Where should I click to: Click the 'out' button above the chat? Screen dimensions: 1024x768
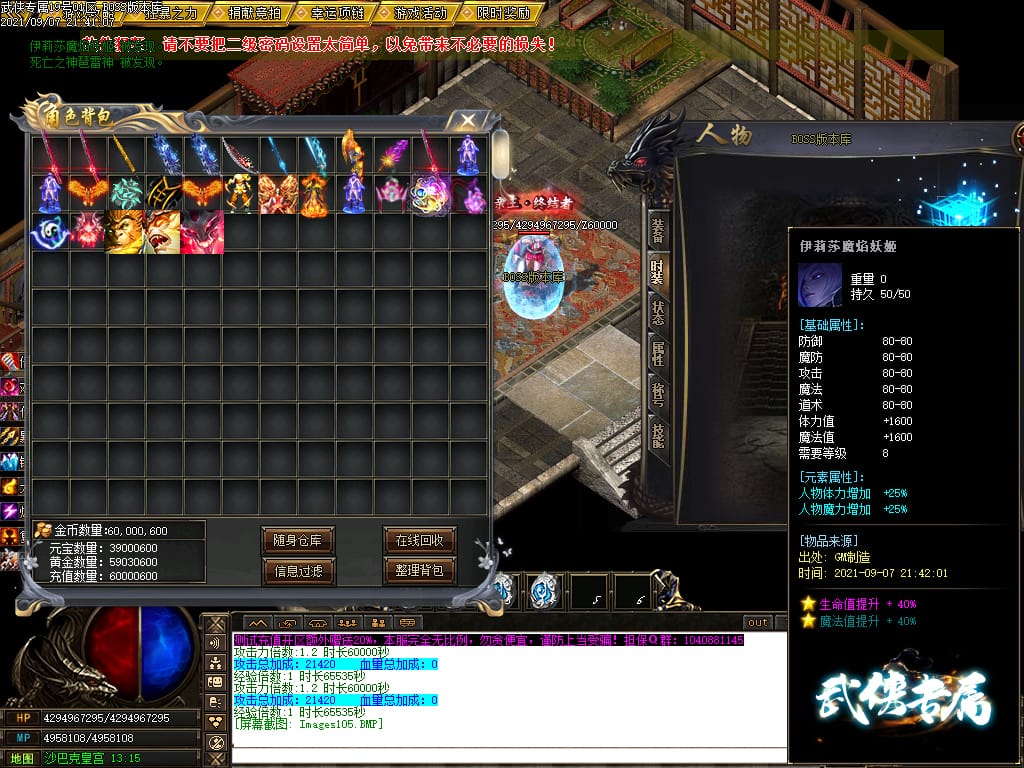[x=758, y=623]
